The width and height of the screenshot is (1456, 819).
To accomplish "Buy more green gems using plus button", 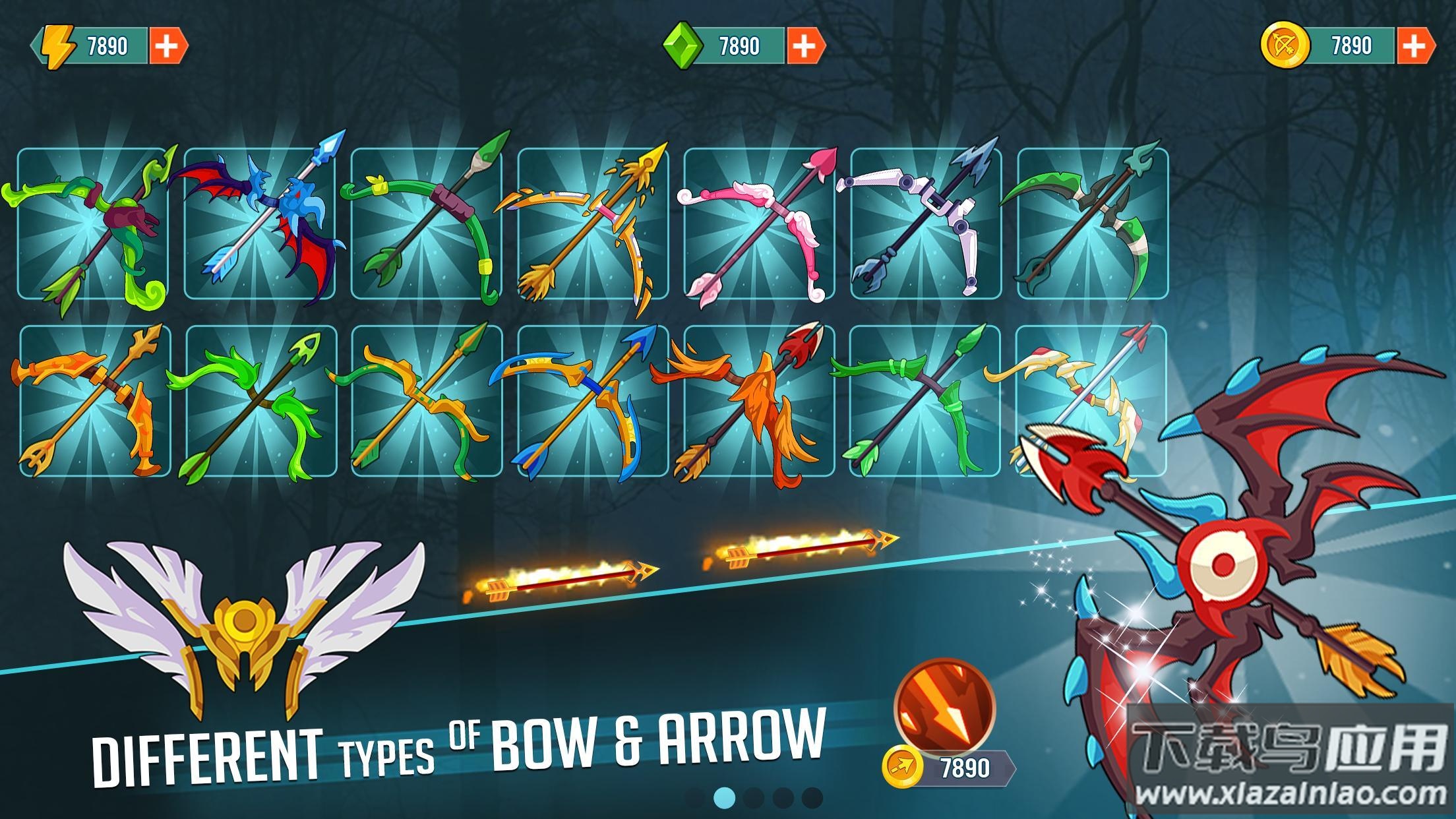I will tap(803, 45).
